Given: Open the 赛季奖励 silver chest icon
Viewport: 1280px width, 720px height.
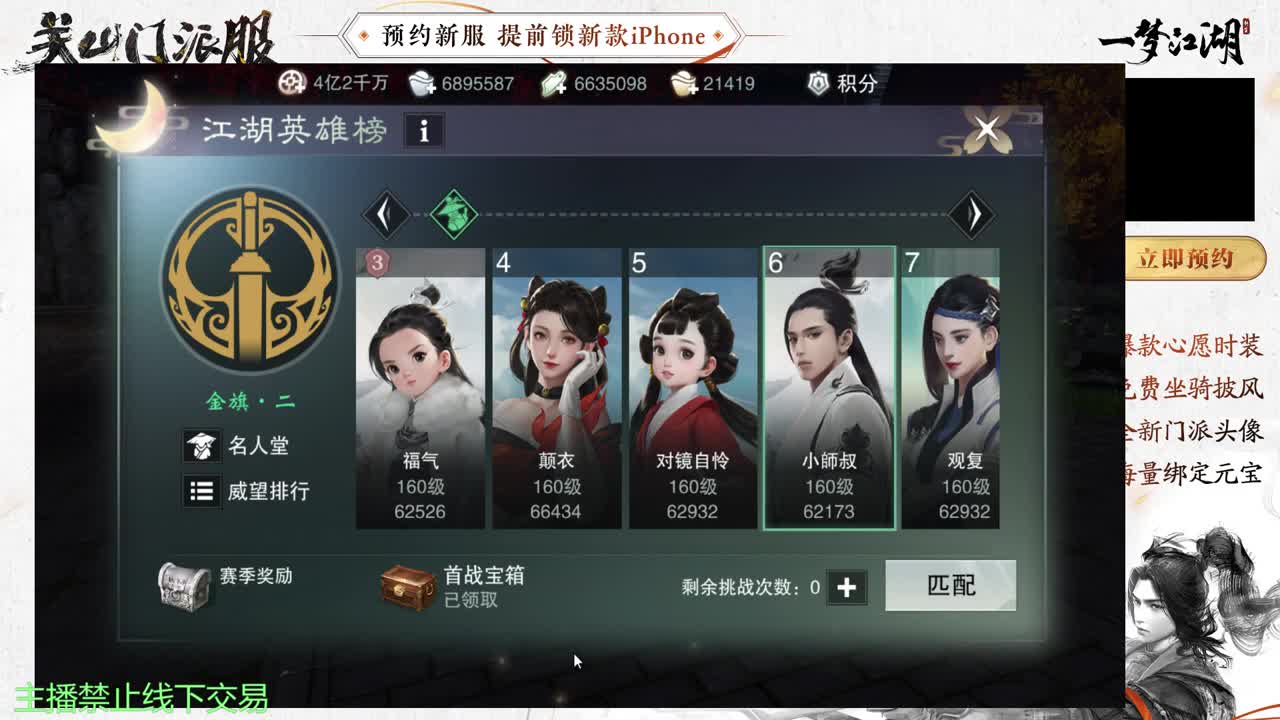Looking at the screenshot, I should [186, 585].
